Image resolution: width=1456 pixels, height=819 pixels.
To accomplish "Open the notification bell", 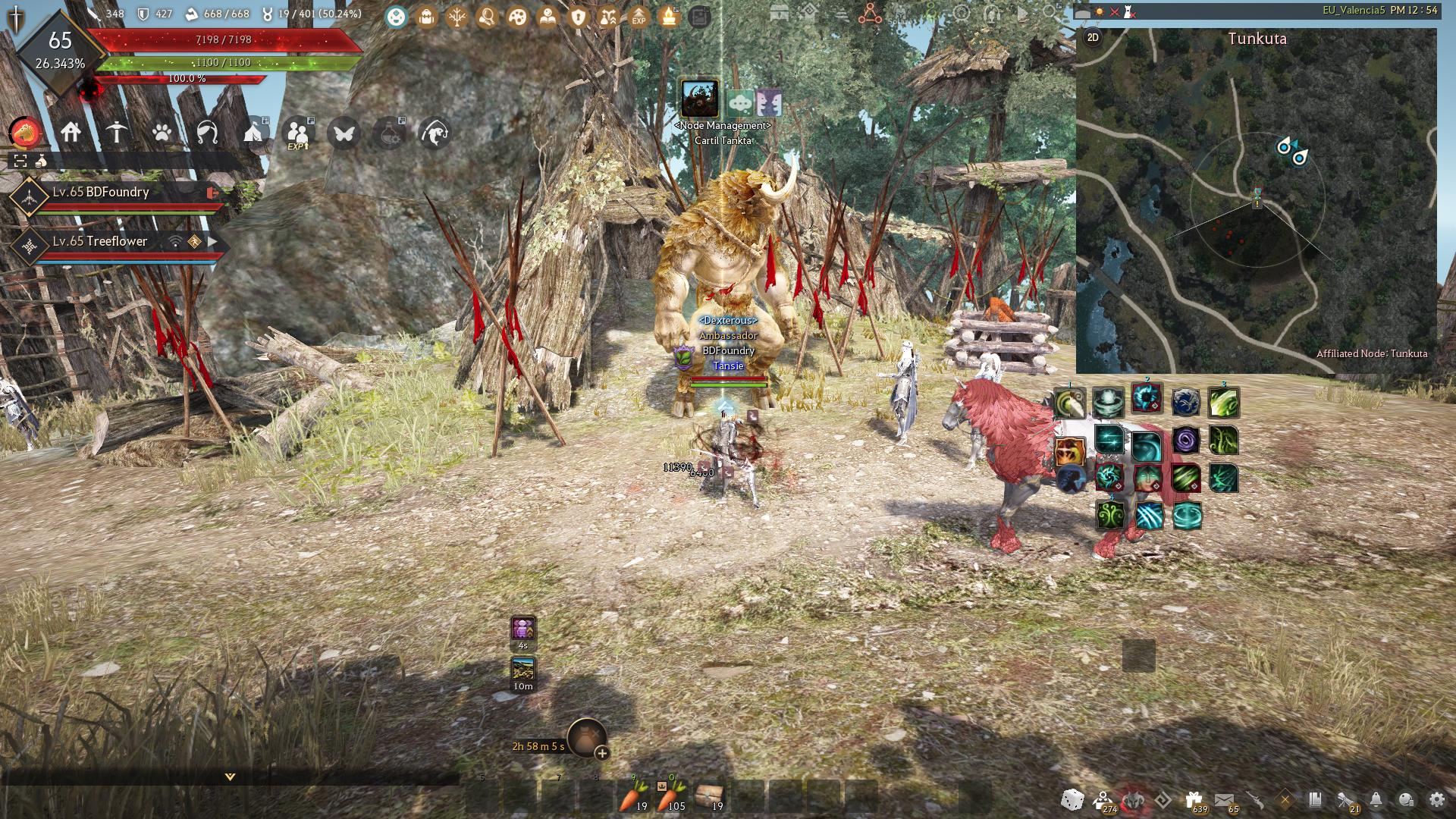I will [x=1376, y=799].
